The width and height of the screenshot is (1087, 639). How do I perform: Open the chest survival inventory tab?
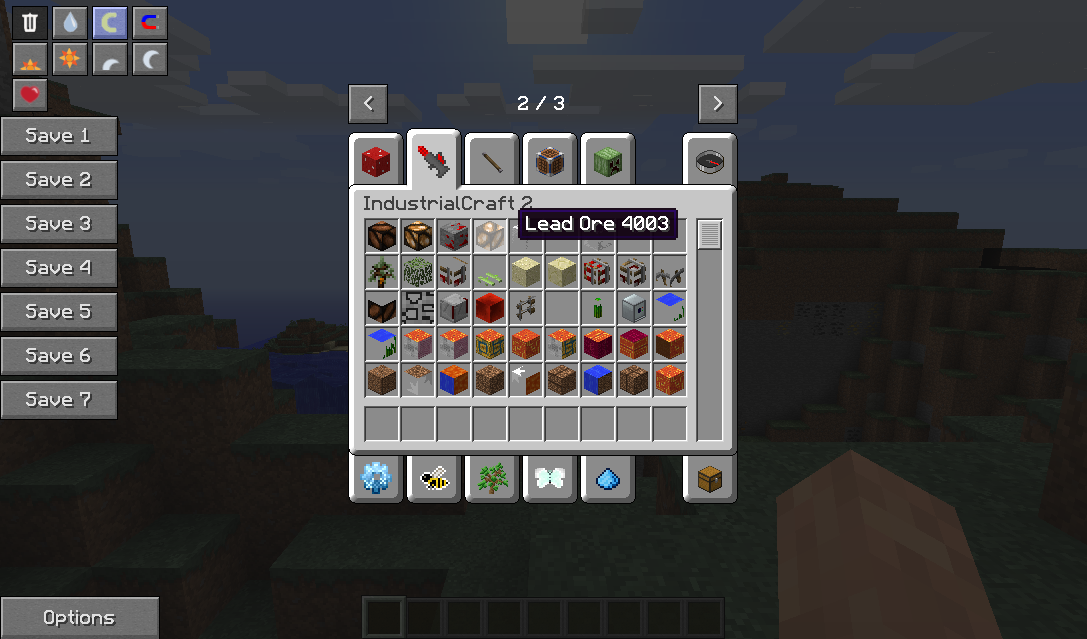pyautogui.click(x=710, y=479)
